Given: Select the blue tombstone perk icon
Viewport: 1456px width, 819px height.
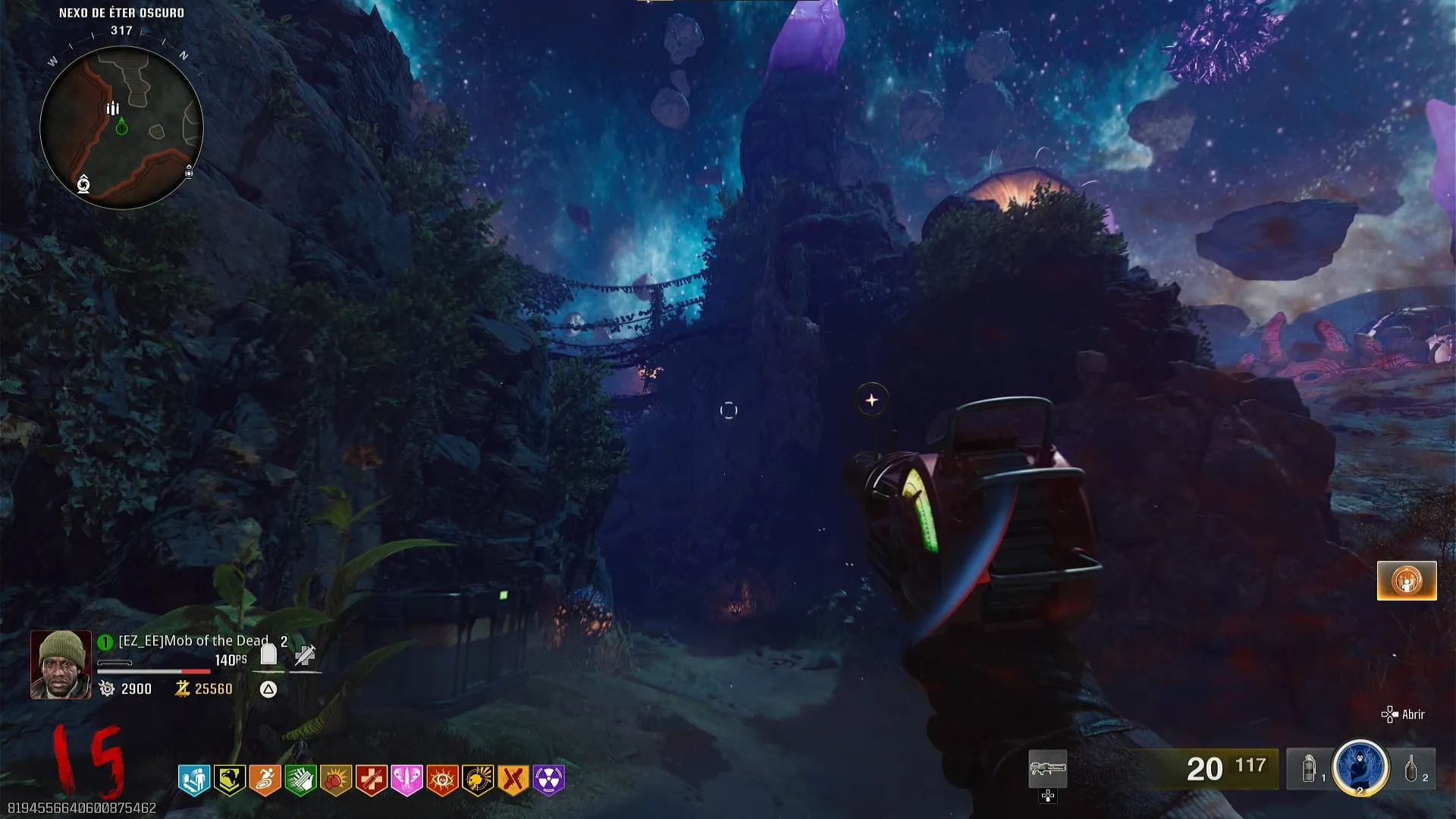Looking at the screenshot, I should (194, 779).
